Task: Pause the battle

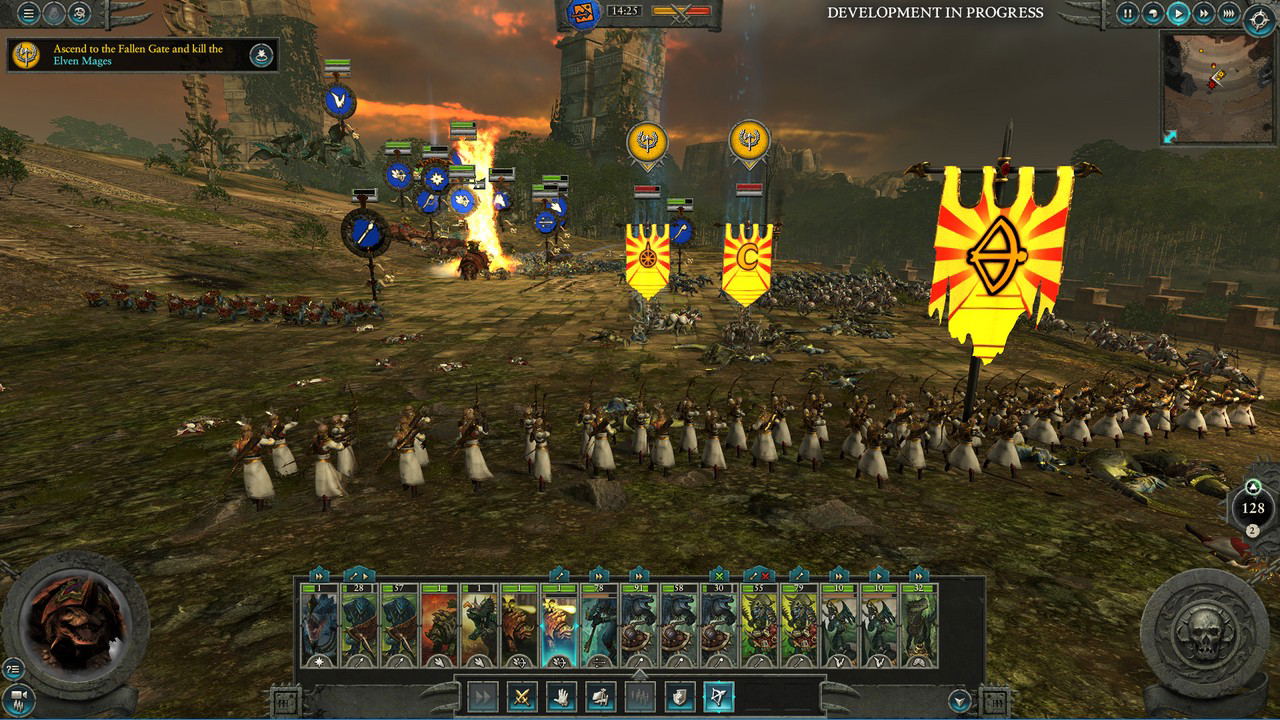Action: [1128, 13]
